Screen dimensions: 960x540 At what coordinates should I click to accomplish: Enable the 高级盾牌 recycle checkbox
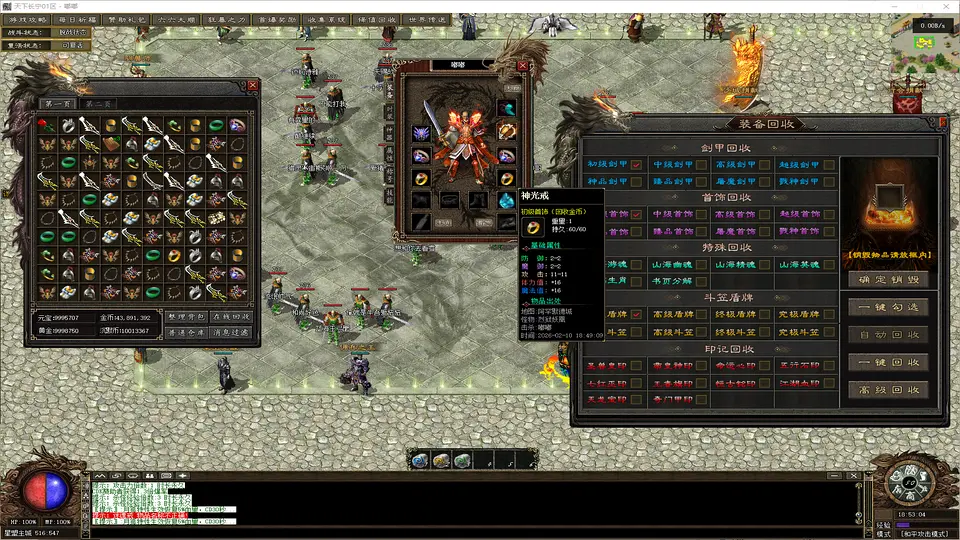(x=701, y=315)
